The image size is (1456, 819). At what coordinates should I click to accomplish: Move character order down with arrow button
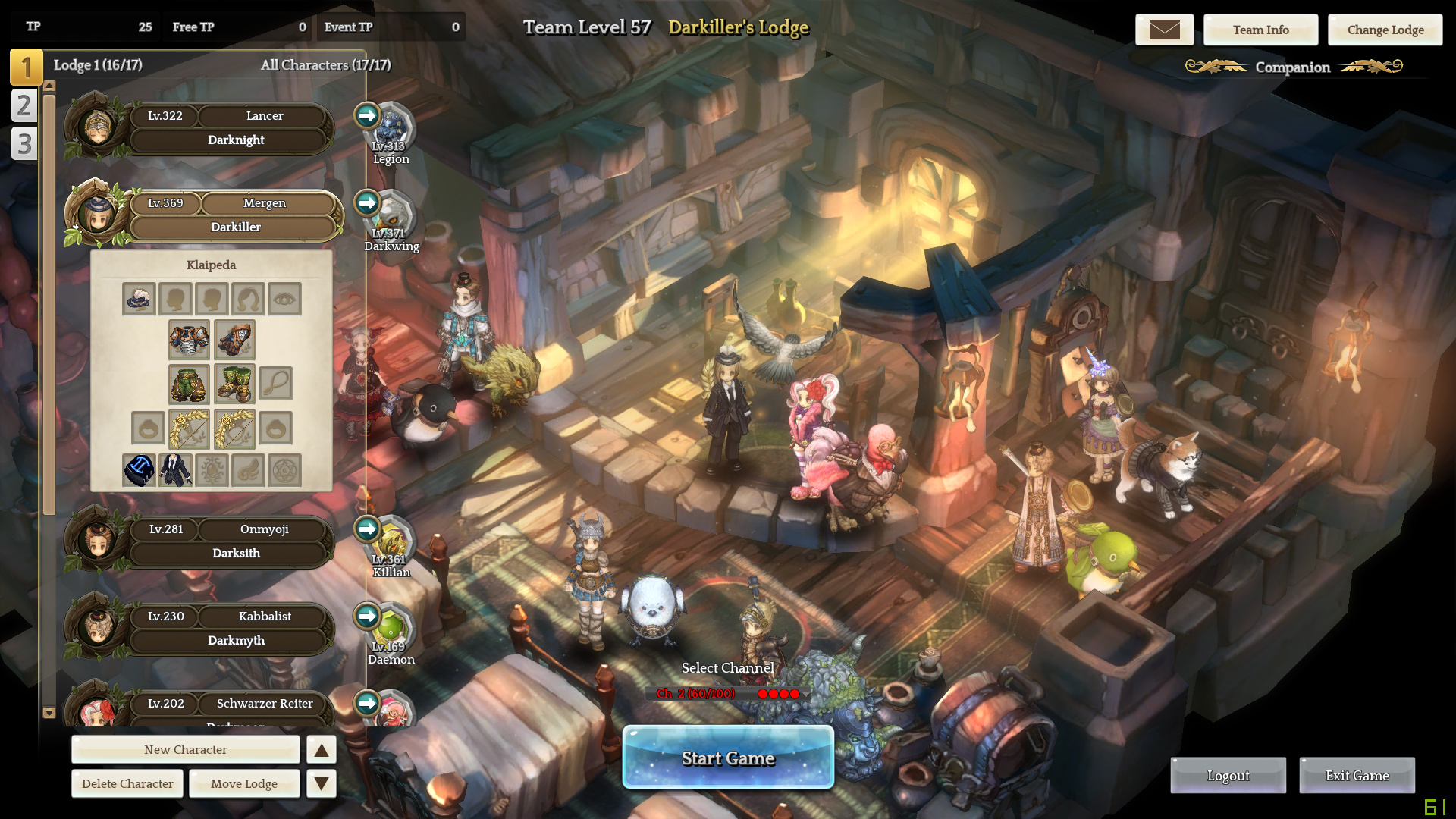[x=322, y=783]
